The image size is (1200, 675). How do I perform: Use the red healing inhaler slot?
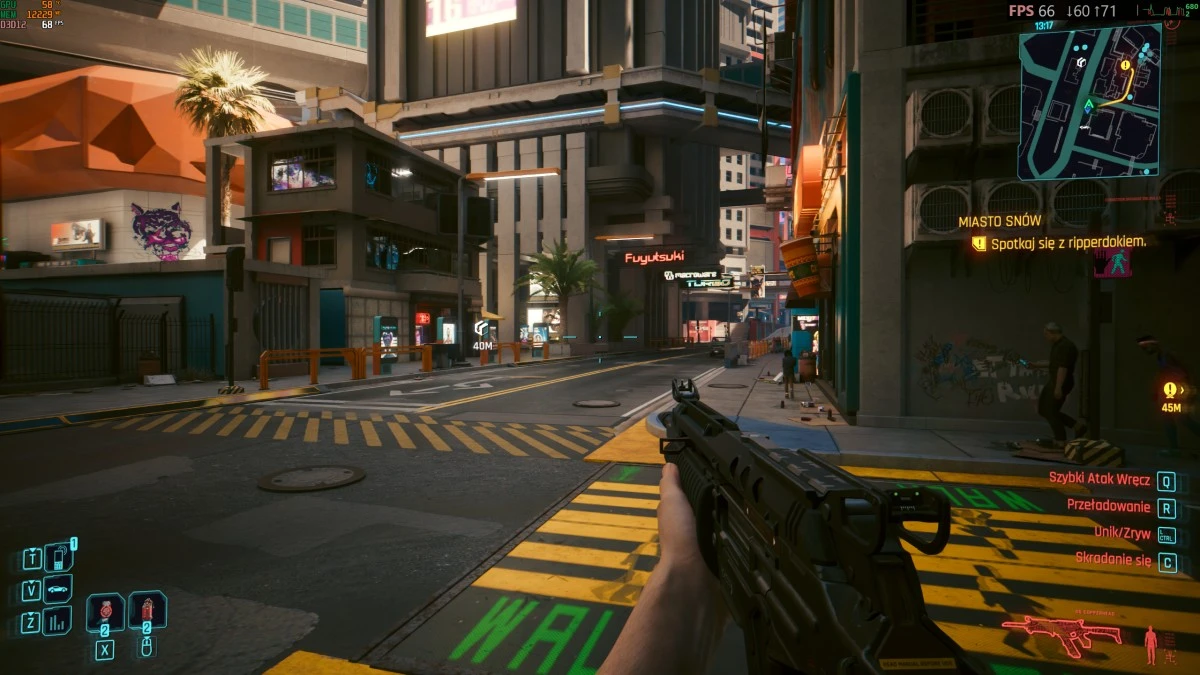click(x=105, y=611)
